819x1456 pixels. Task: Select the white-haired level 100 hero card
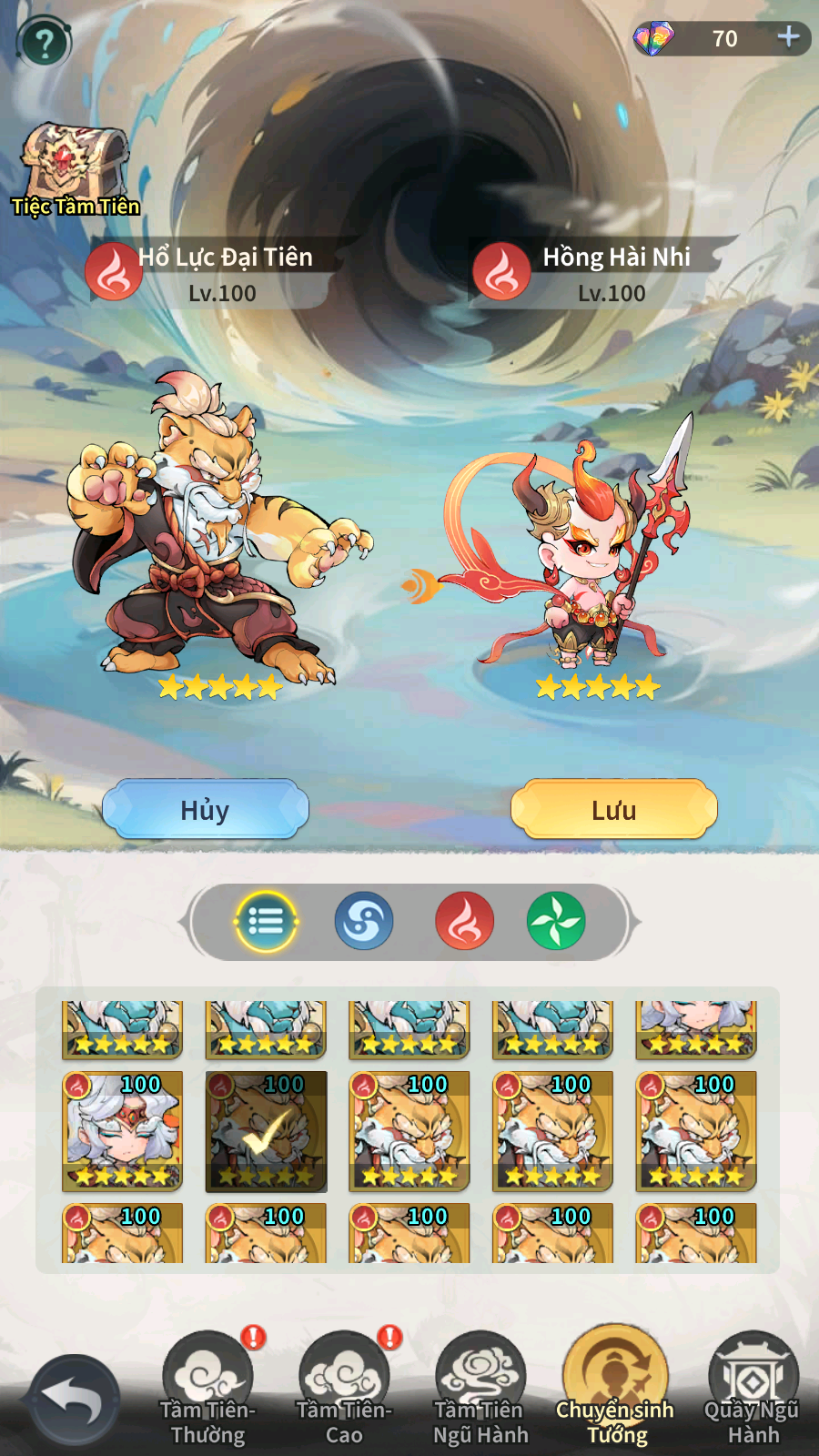[122, 1131]
